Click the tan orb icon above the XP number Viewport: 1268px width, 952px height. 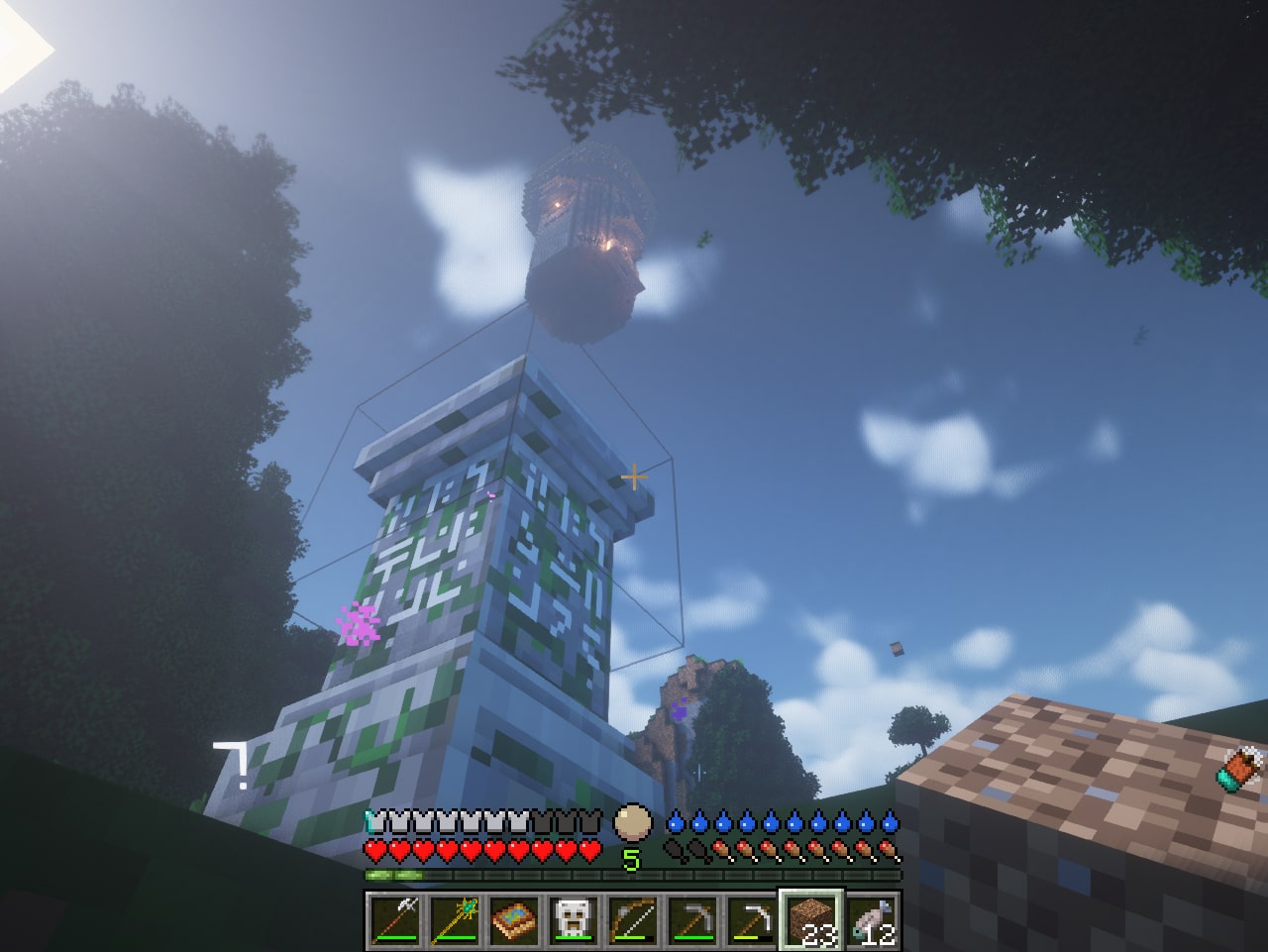click(633, 820)
